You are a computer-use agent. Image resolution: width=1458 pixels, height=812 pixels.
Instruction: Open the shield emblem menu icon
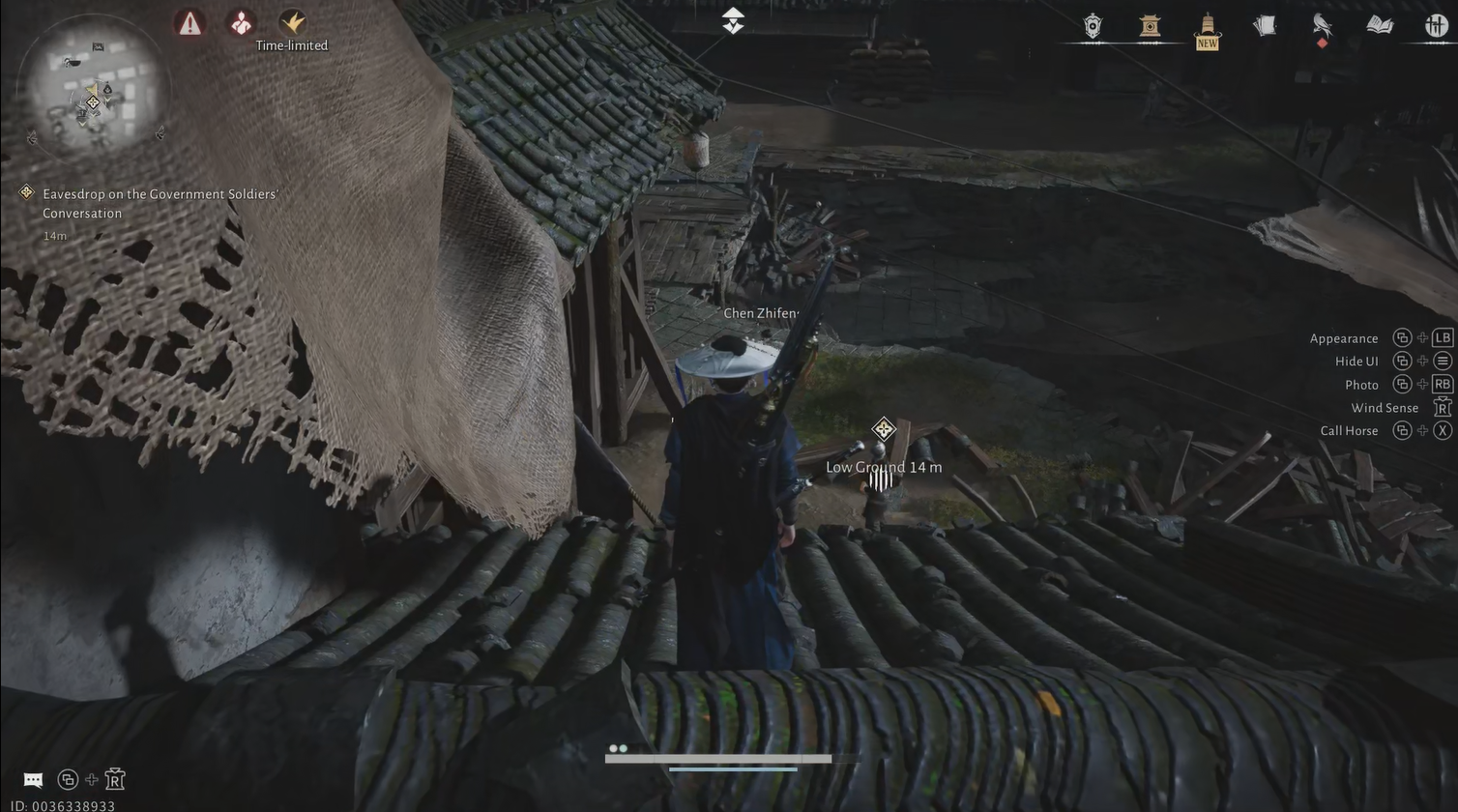point(1093,26)
